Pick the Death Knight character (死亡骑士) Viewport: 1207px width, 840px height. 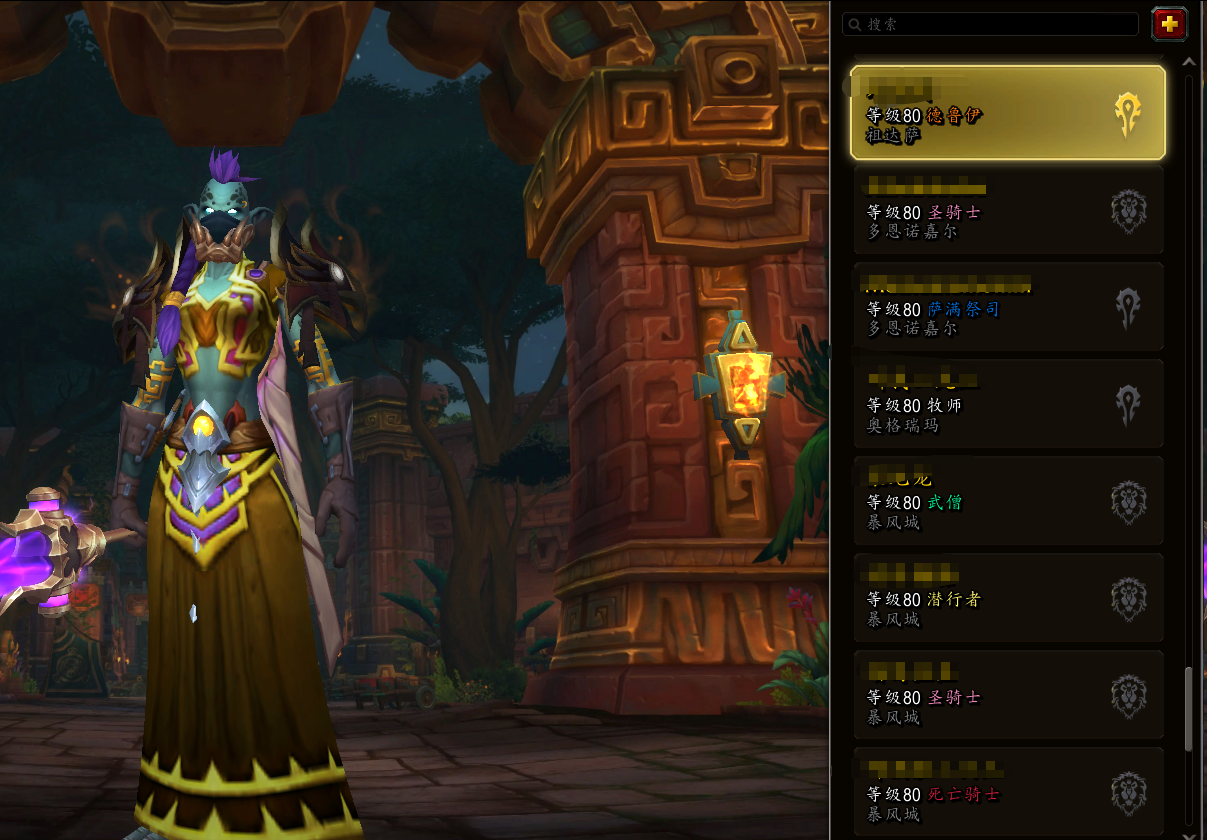pyautogui.click(x=1008, y=792)
